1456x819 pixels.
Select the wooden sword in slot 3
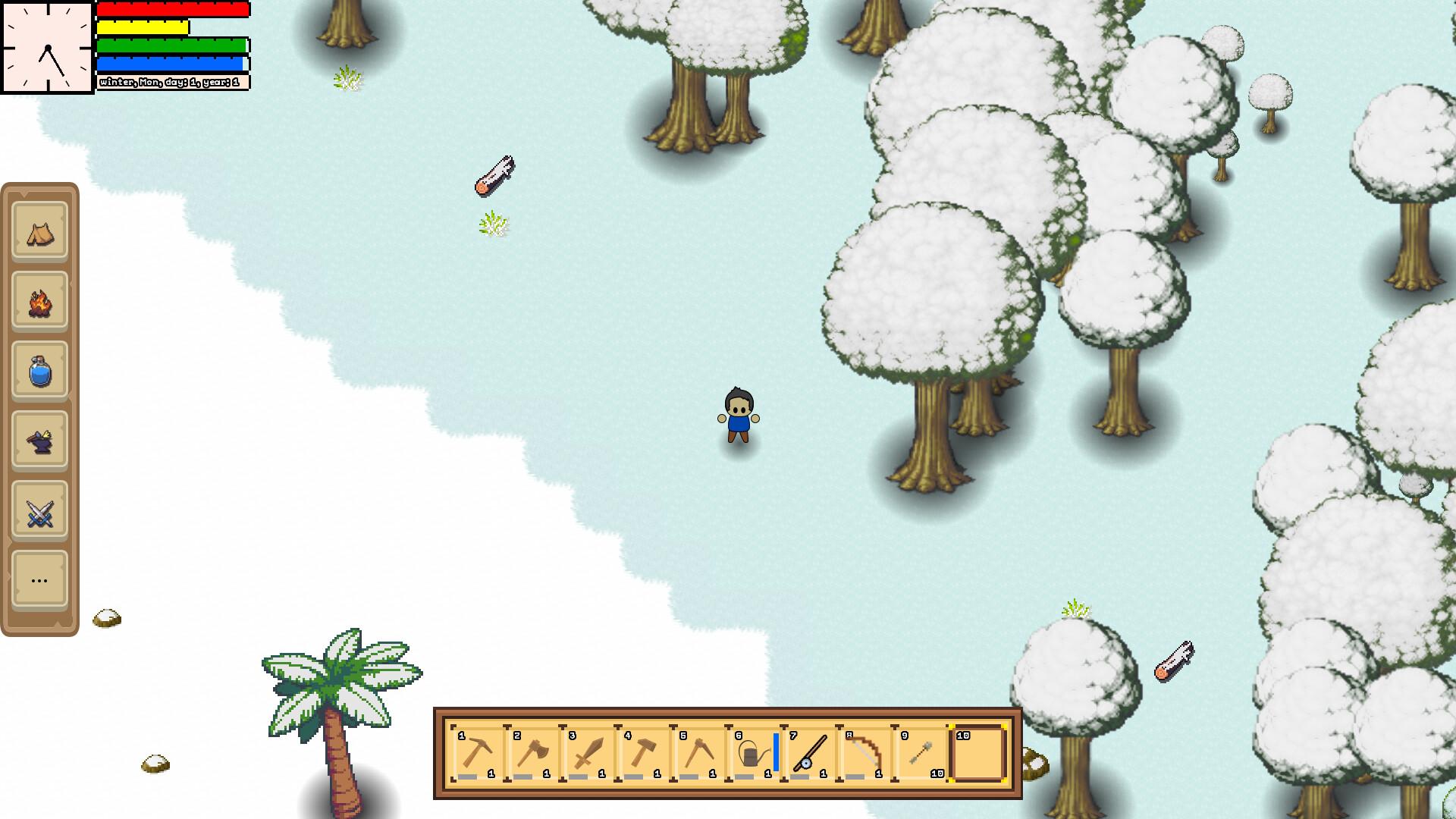(590, 753)
